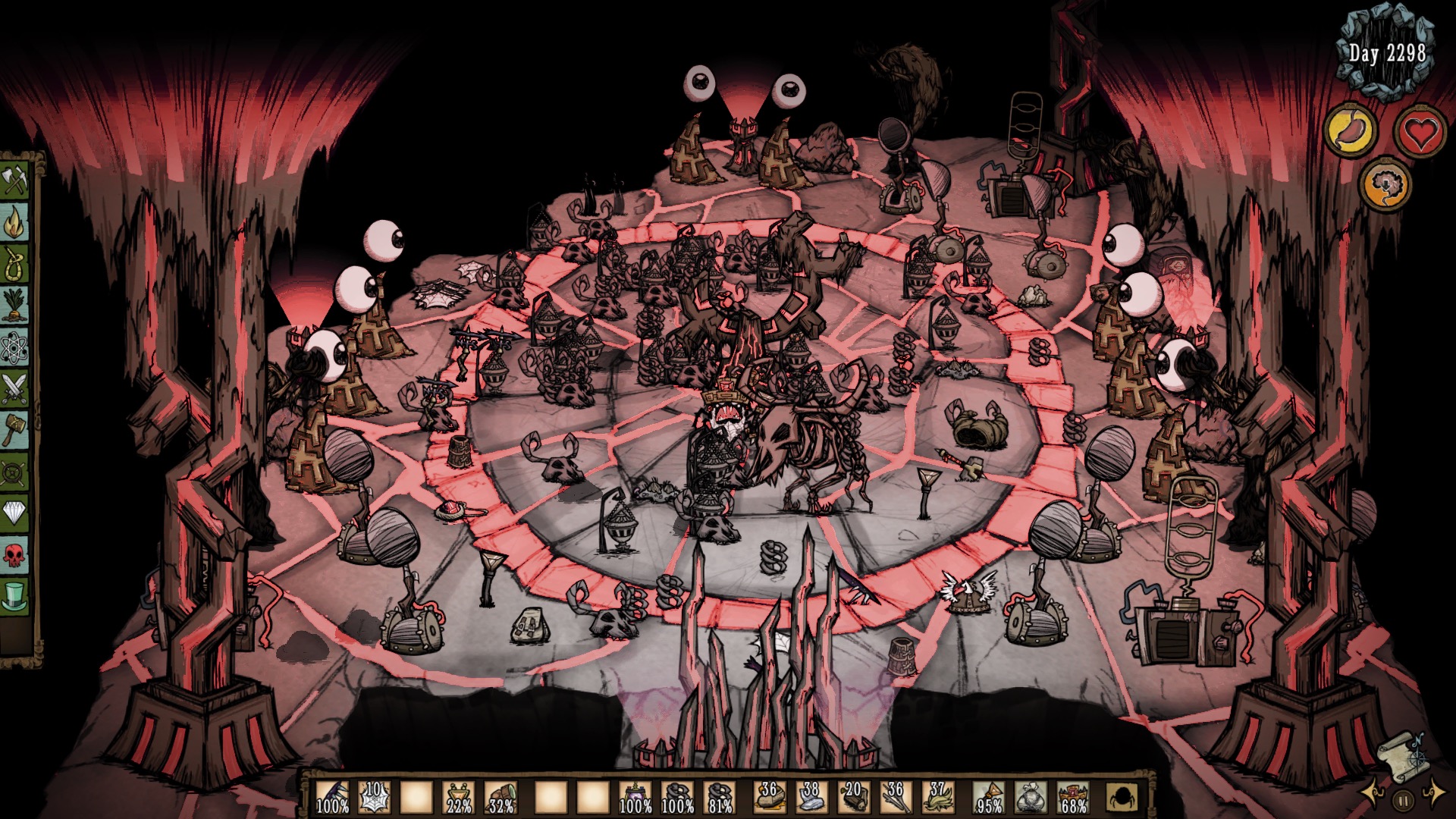Viewport: 1456px width, 819px height.
Task: Click the spider web stack showing 10
Action: (x=374, y=798)
